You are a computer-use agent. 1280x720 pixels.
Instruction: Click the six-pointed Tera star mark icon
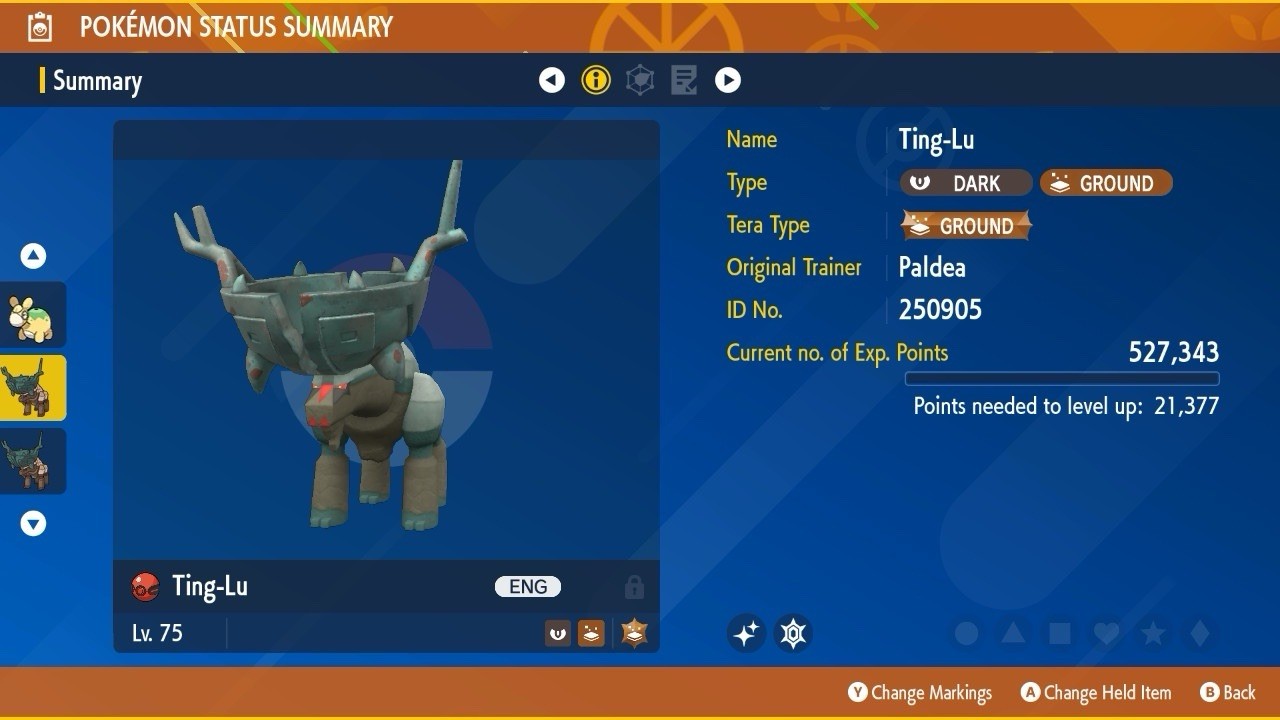[794, 633]
